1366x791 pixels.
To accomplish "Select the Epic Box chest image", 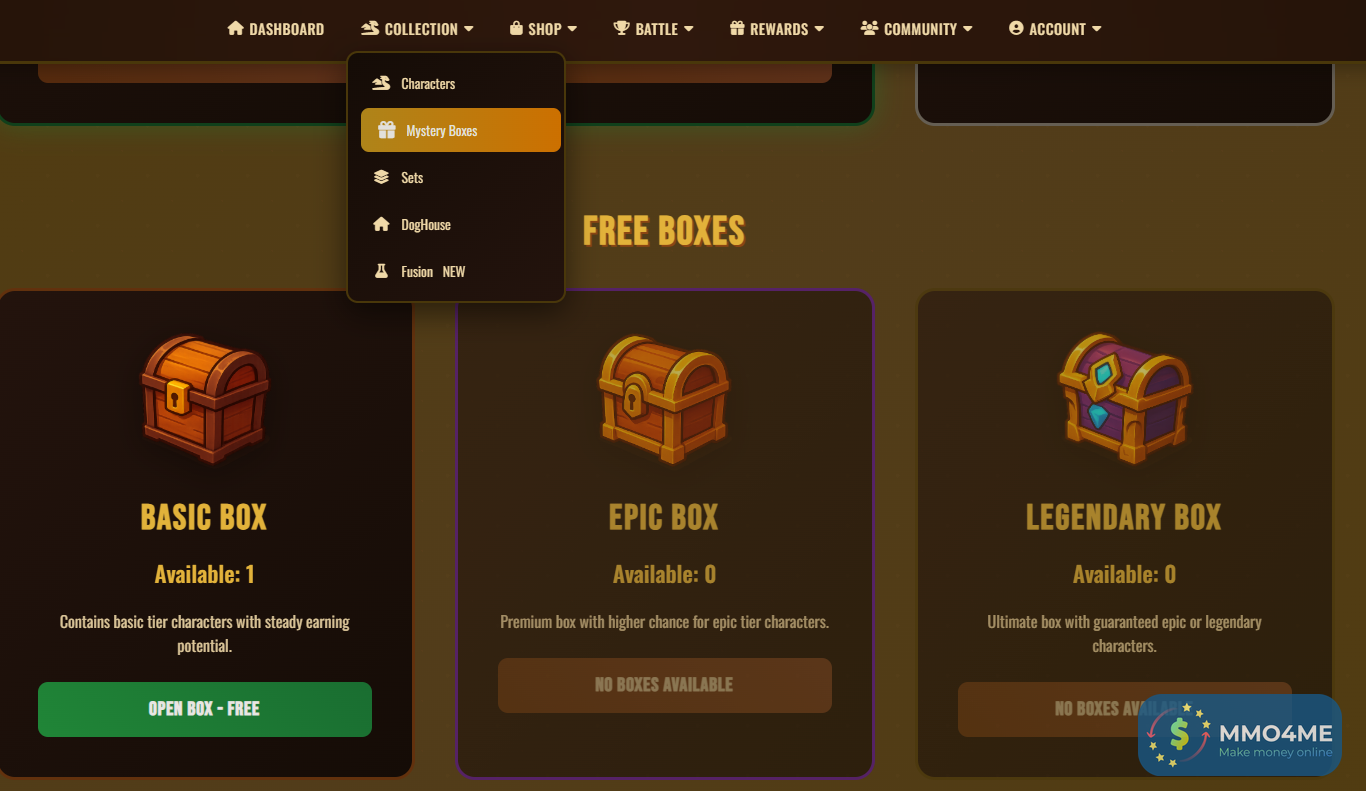I will [x=664, y=399].
